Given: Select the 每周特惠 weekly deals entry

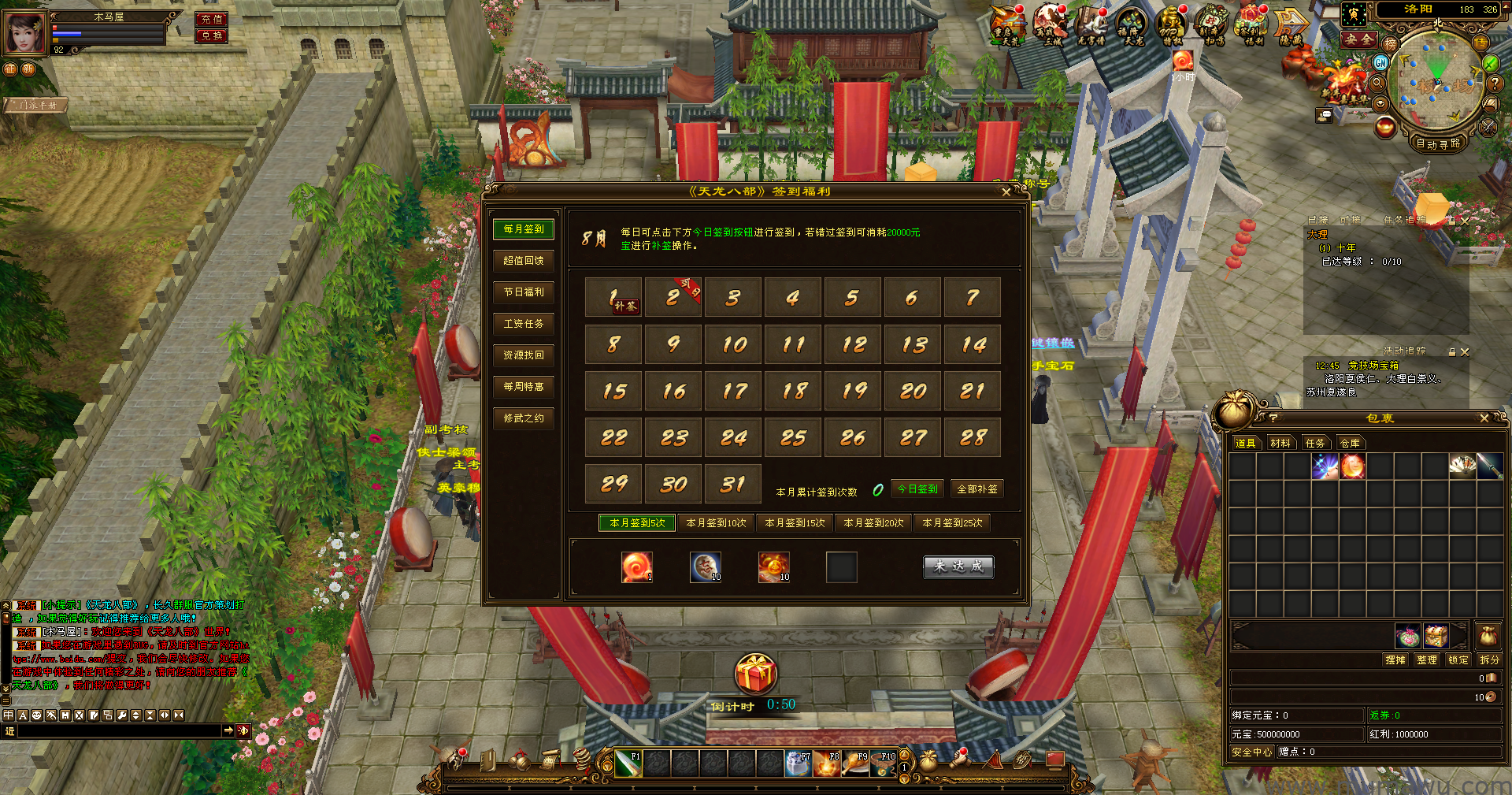Looking at the screenshot, I should pos(524,387).
